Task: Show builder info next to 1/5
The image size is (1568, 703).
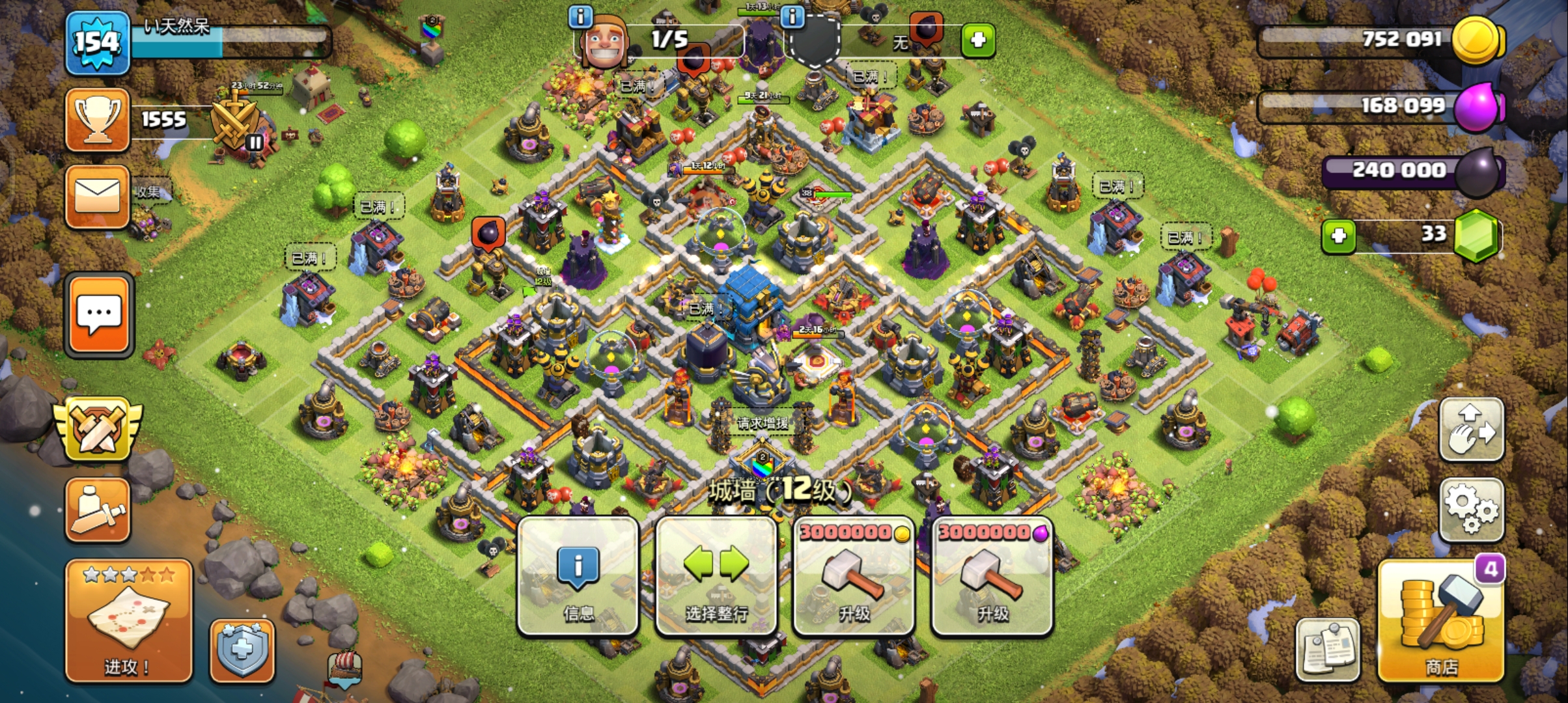Action: click(x=580, y=16)
